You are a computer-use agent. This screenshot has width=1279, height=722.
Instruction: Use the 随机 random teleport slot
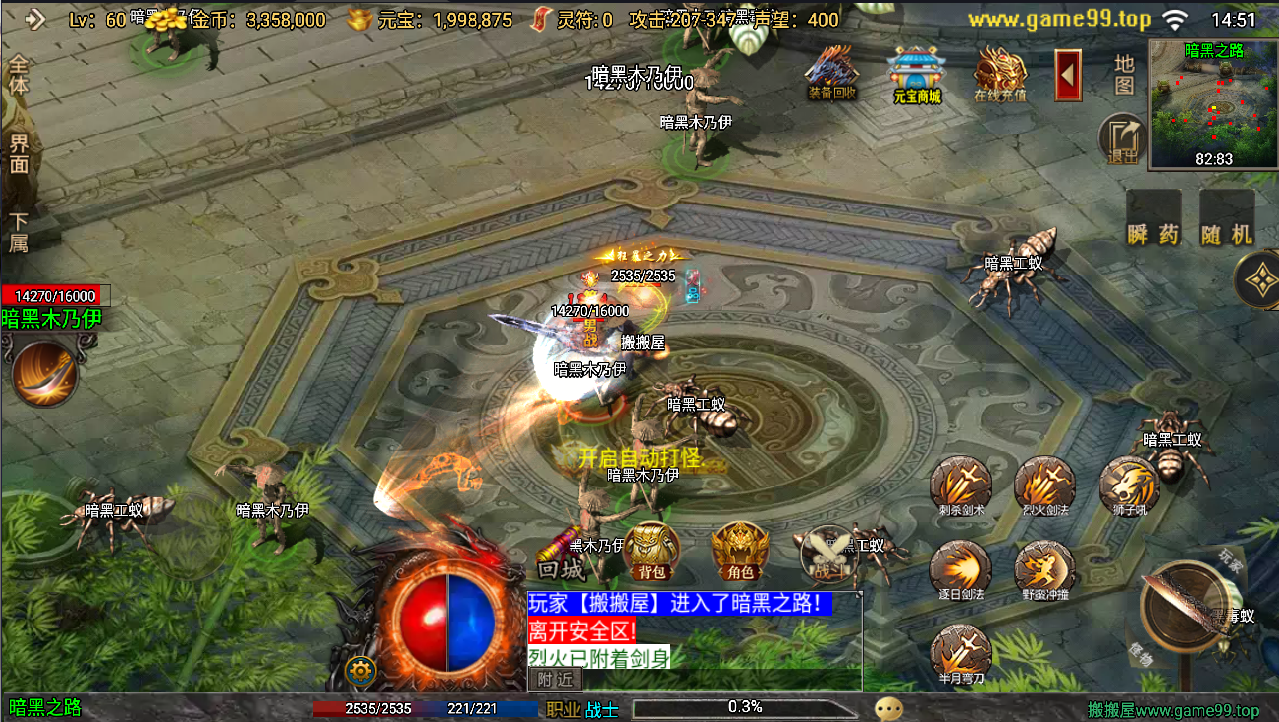pos(1227,219)
